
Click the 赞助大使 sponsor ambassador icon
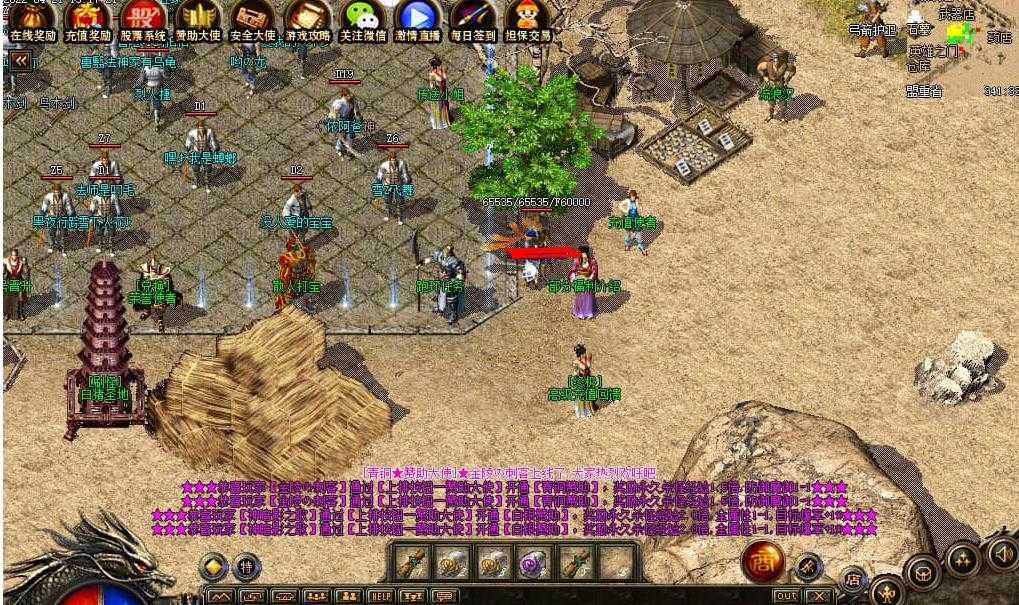(x=198, y=20)
